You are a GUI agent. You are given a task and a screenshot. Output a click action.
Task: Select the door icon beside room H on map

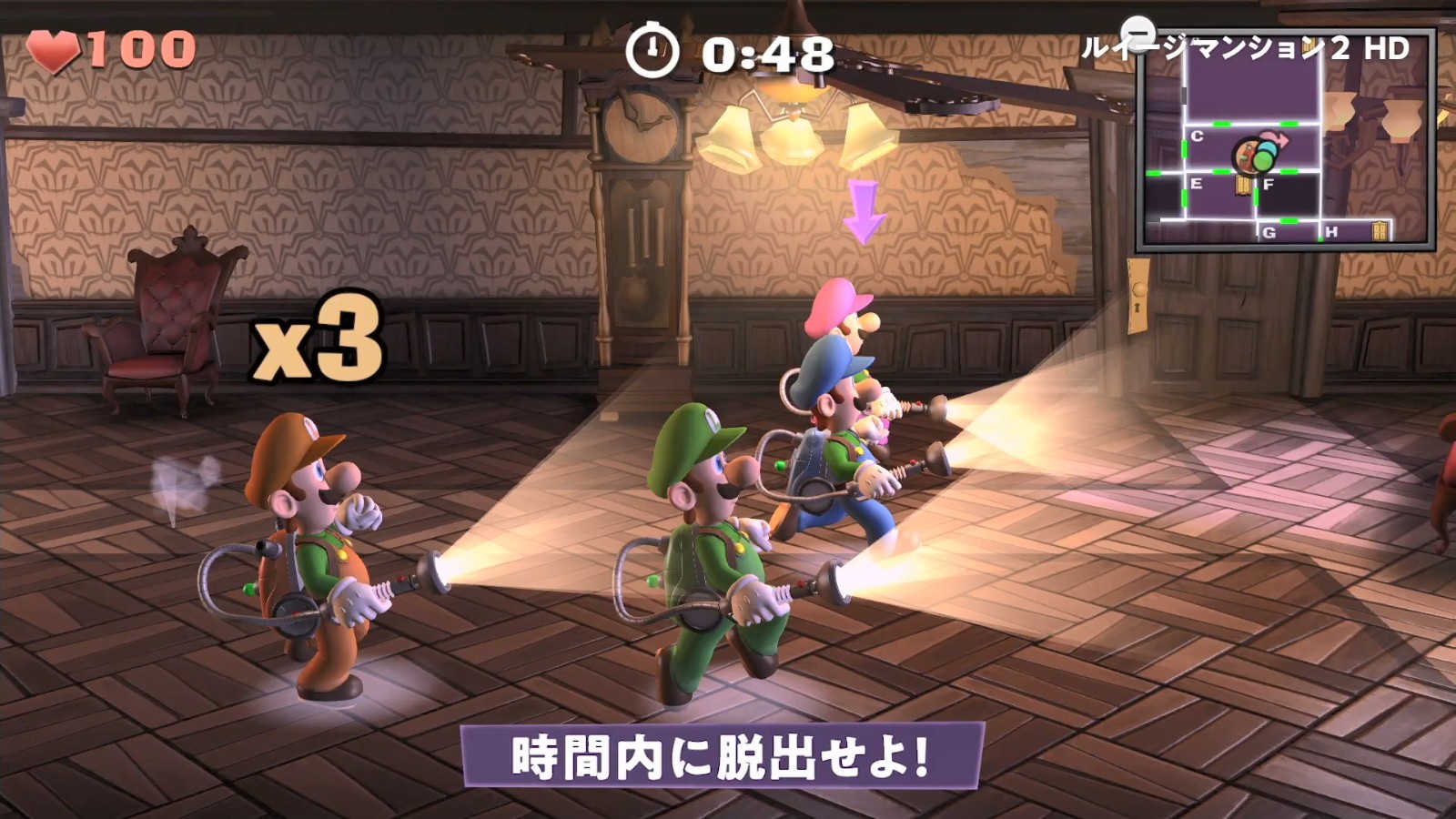[x=1380, y=230]
